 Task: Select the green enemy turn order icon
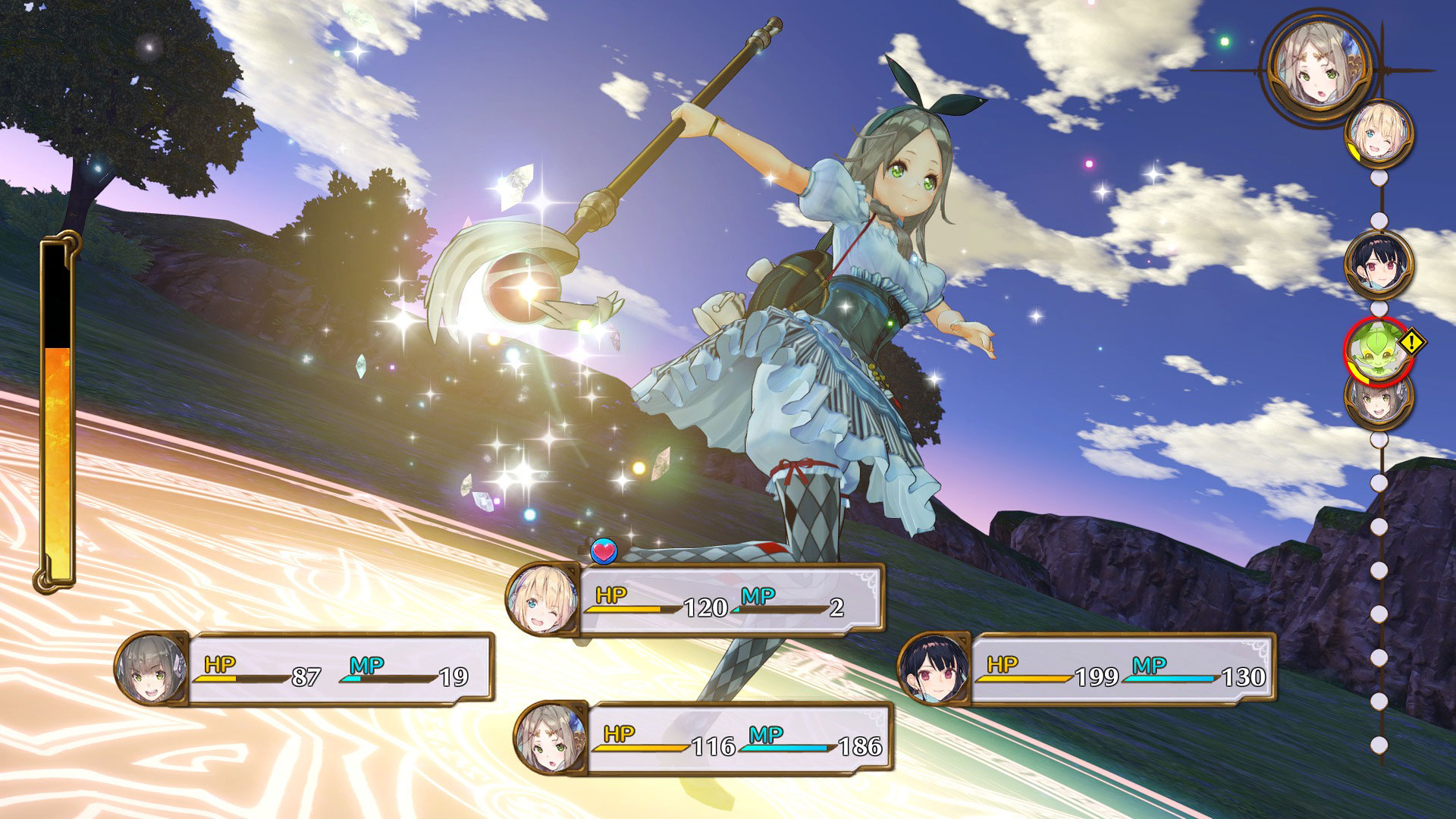[x=1377, y=350]
